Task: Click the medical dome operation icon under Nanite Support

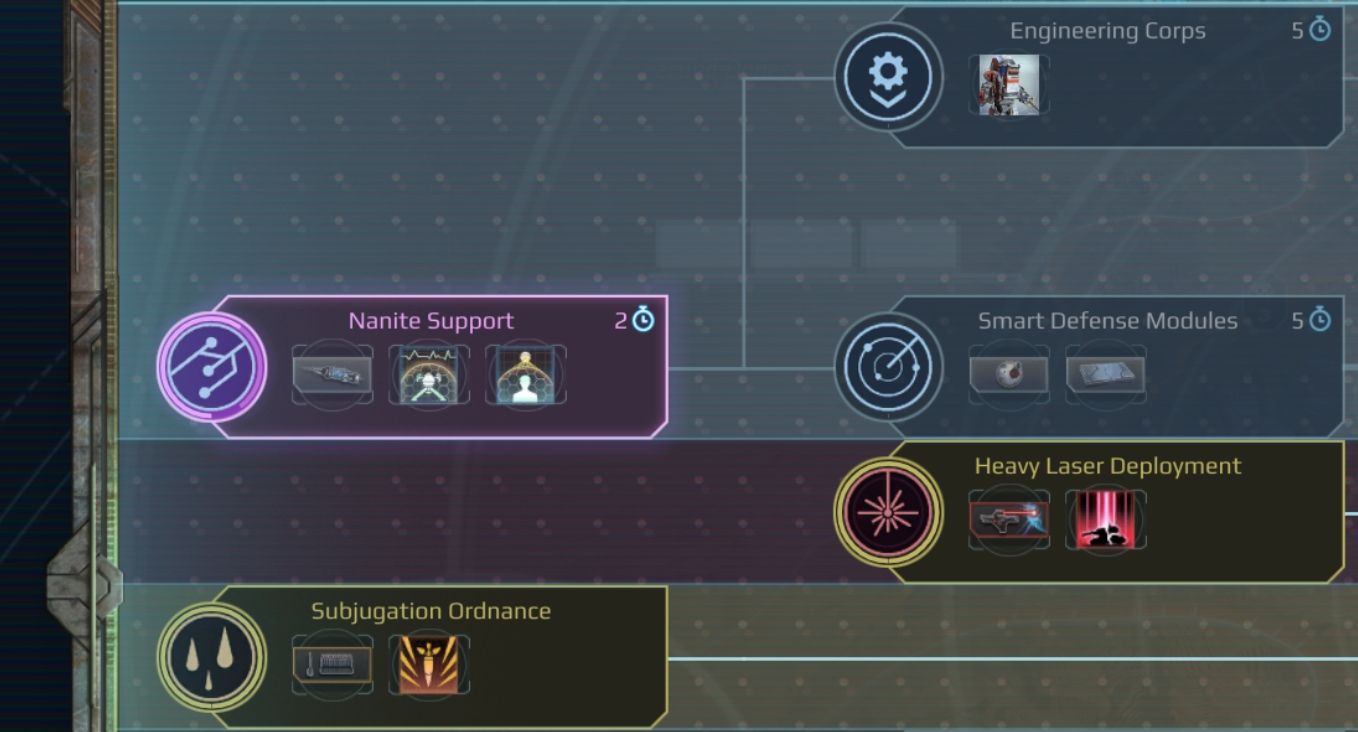Action: 428,375
